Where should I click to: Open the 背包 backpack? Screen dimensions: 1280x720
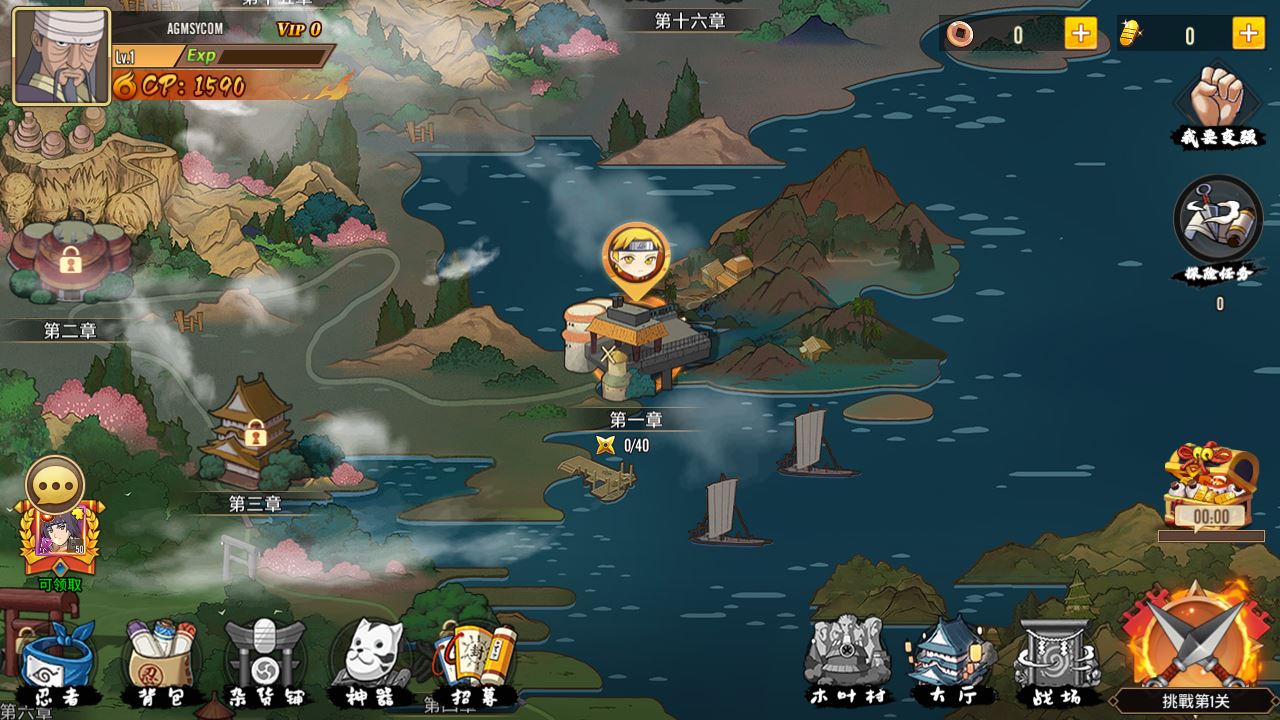pyautogui.click(x=160, y=662)
